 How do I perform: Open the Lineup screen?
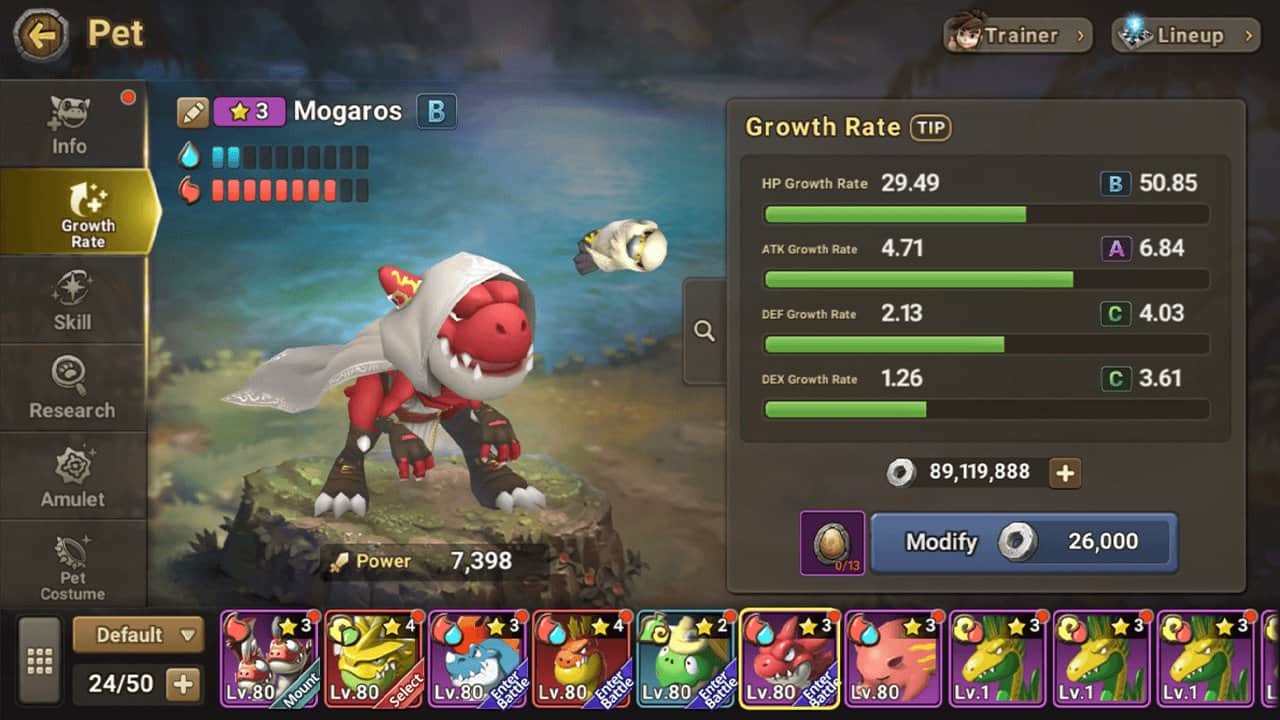click(x=1185, y=36)
